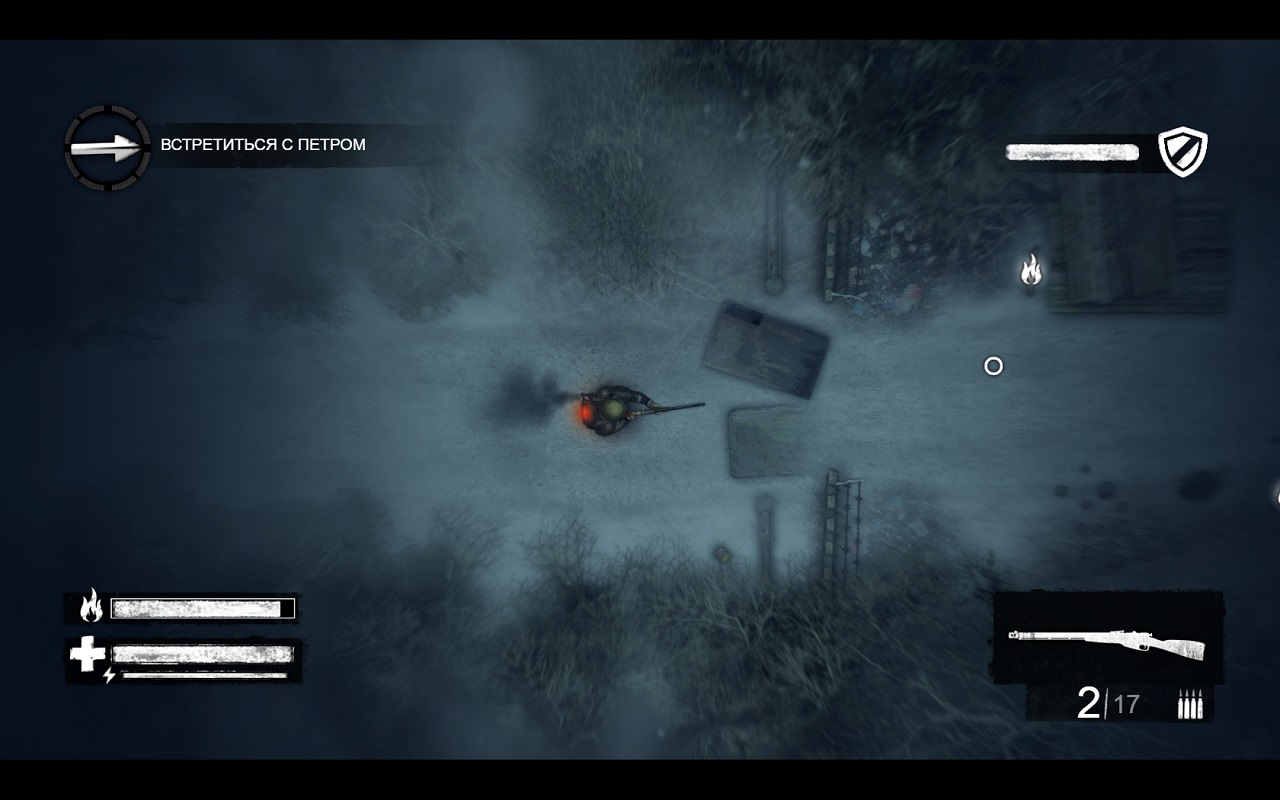This screenshot has width=1280, height=800.
Task: Click the shield armor icon
Action: [1182, 152]
